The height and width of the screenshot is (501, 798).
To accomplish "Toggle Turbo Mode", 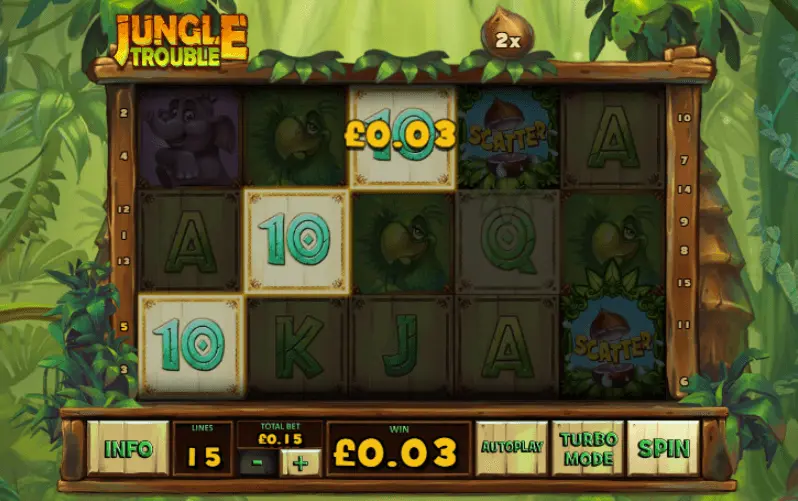I will tap(587, 448).
